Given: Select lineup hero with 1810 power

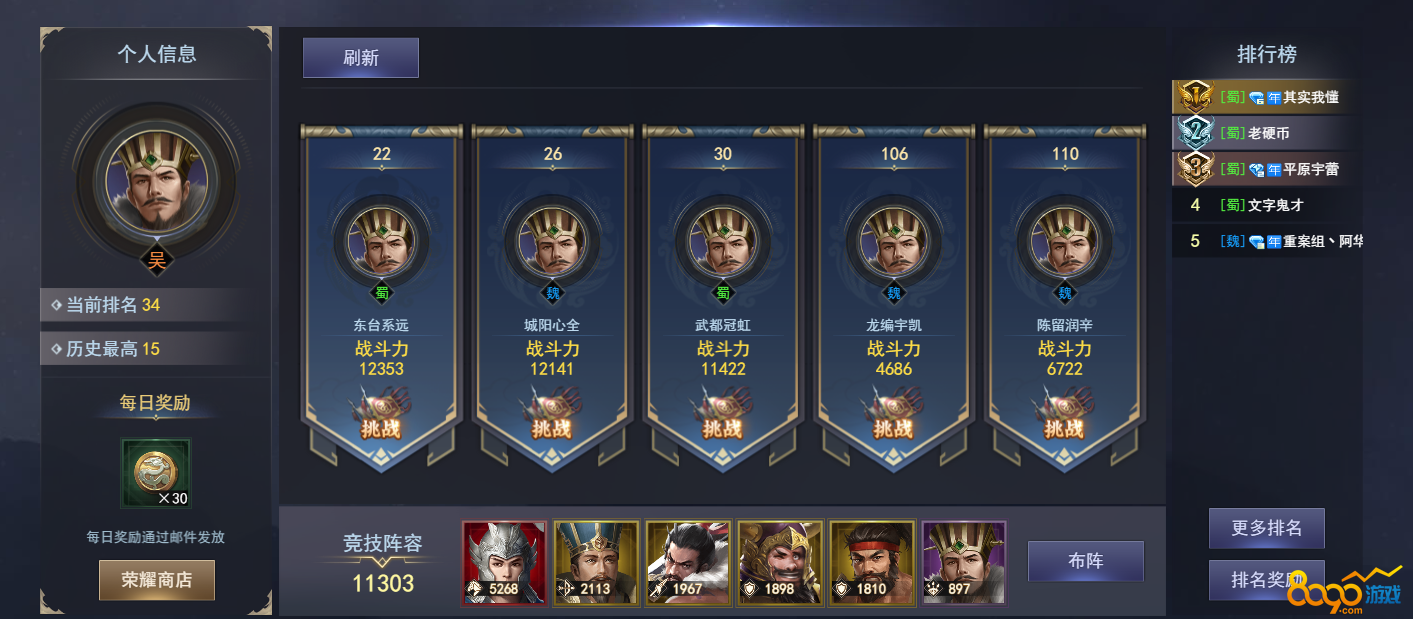Looking at the screenshot, I should click(x=872, y=563).
